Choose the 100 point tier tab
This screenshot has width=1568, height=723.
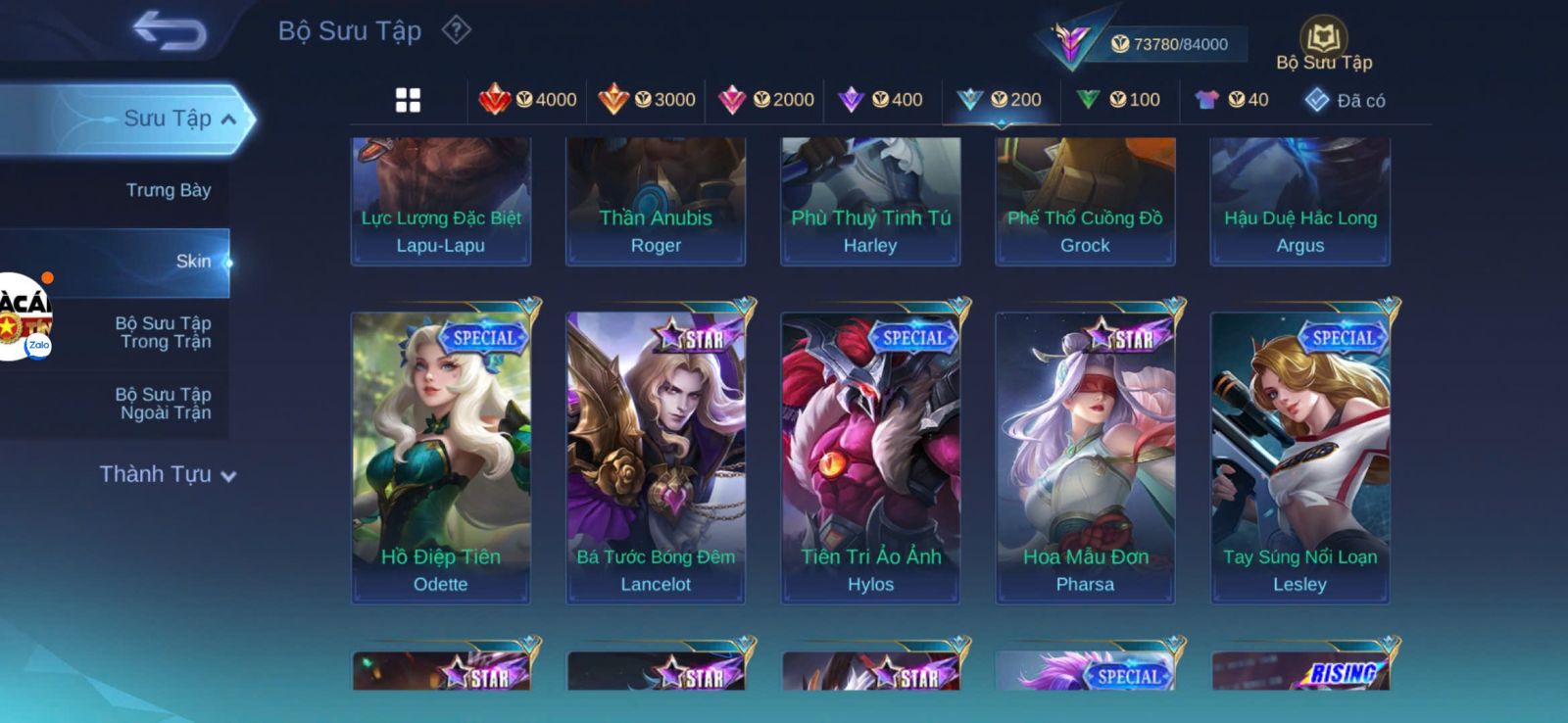1119,100
